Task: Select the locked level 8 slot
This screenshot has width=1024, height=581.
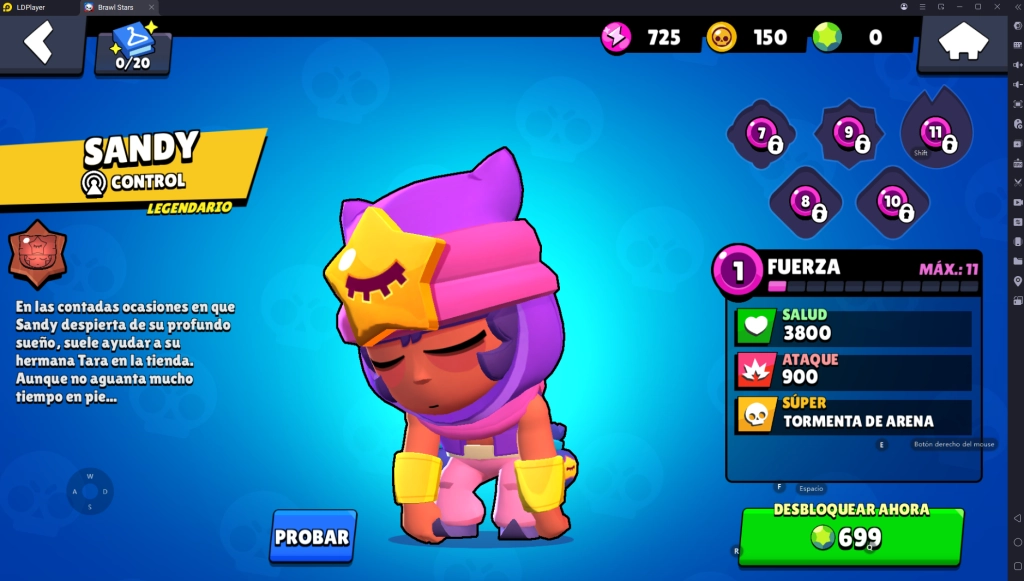Action: coord(806,202)
